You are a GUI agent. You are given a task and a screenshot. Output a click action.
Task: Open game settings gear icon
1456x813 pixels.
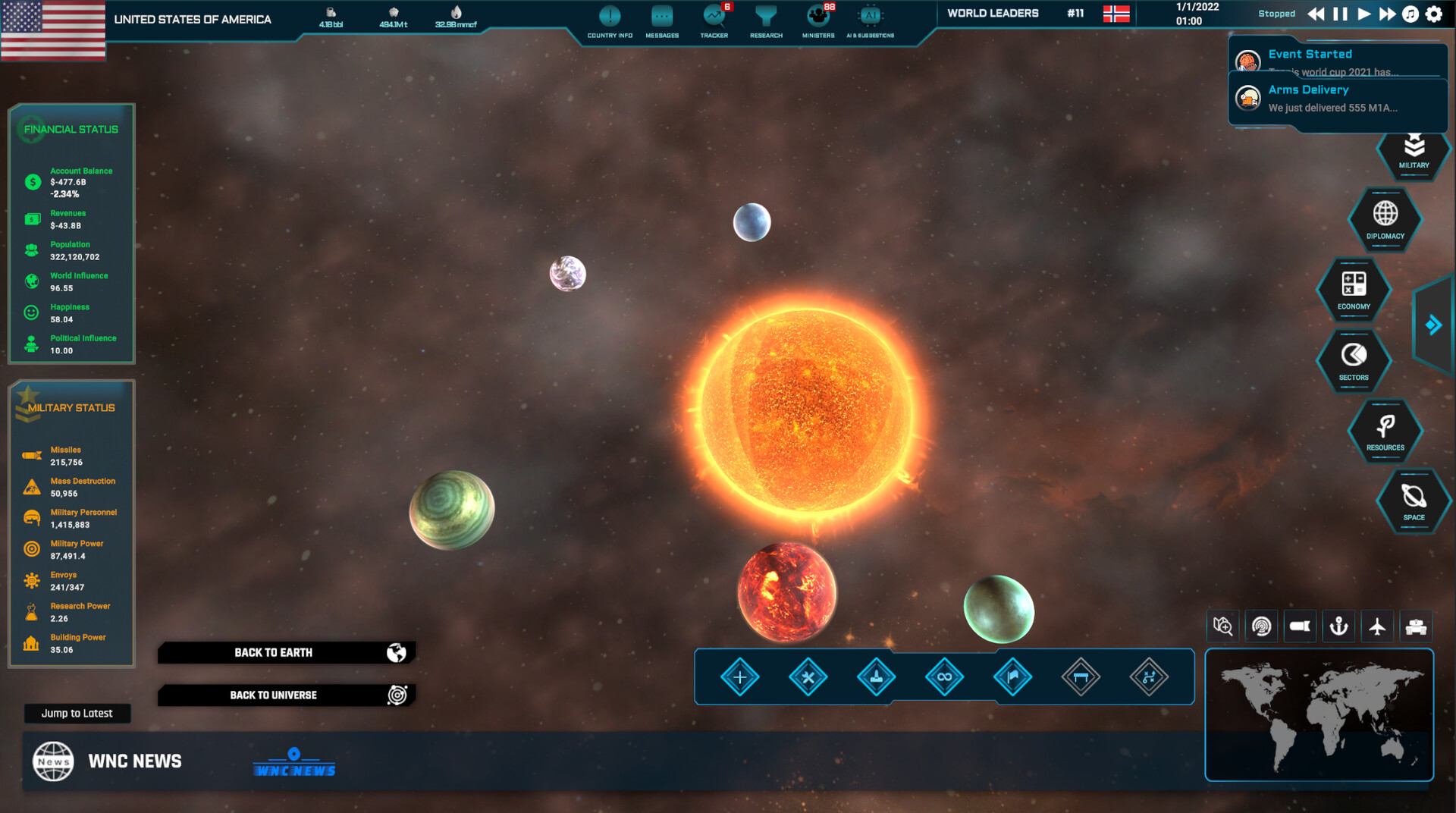click(1434, 14)
